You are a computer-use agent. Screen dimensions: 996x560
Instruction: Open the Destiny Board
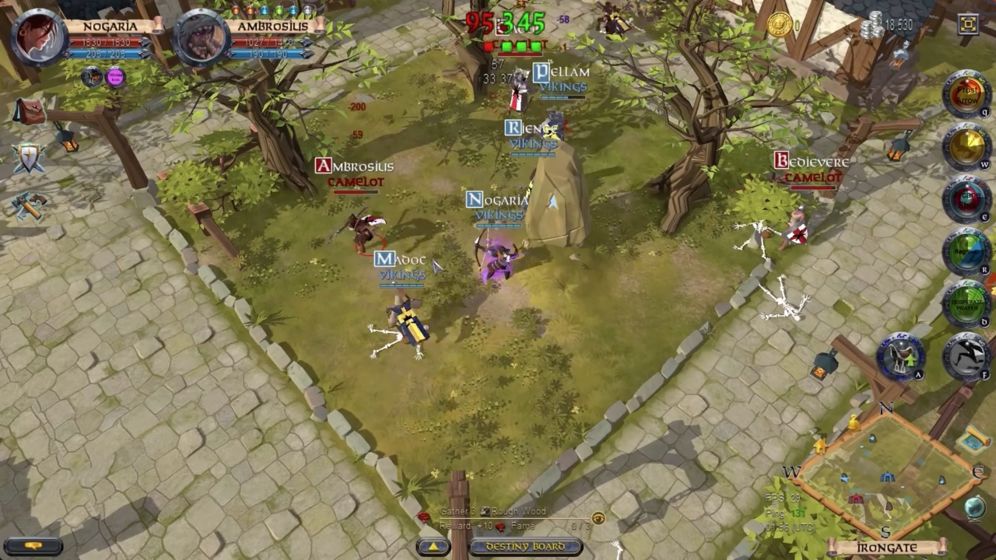(x=528, y=547)
